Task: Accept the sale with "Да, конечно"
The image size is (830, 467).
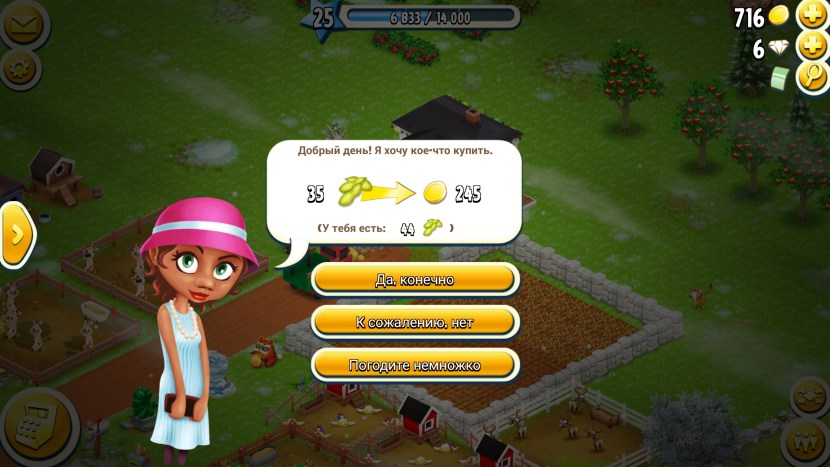Action: point(414,280)
